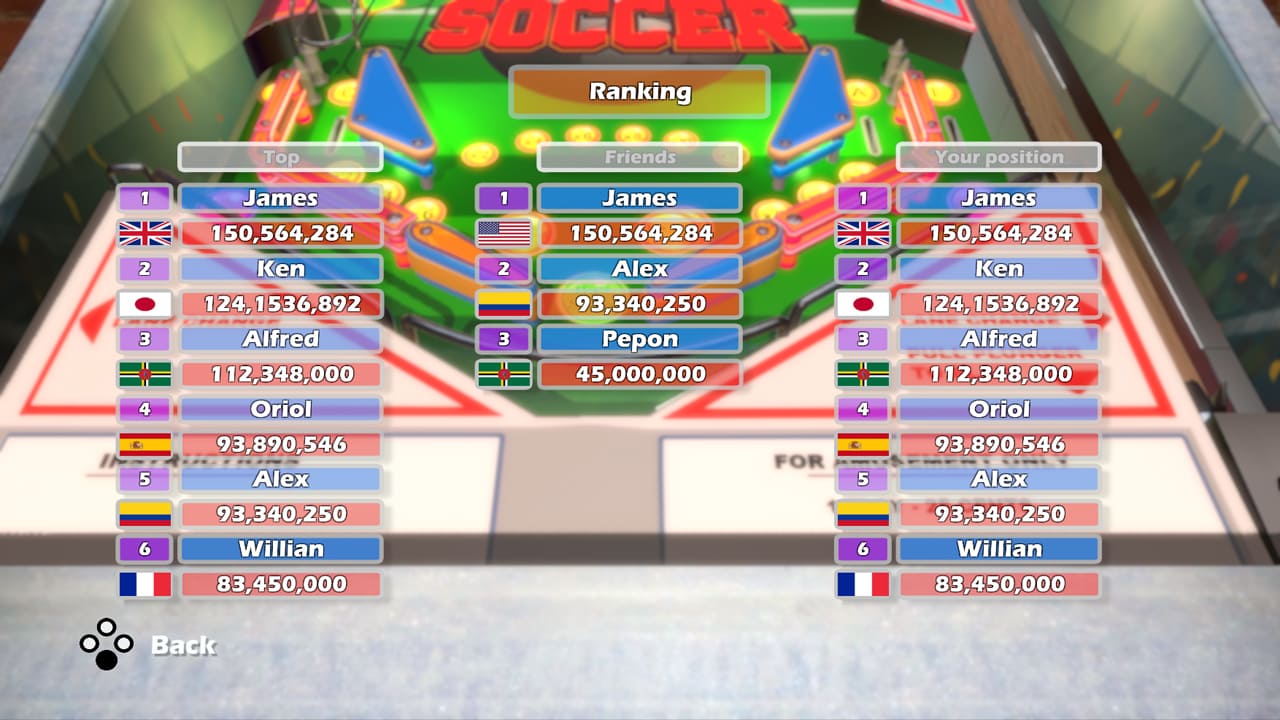
Task: Click the Ranking title banner
Action: coord(639,92)
